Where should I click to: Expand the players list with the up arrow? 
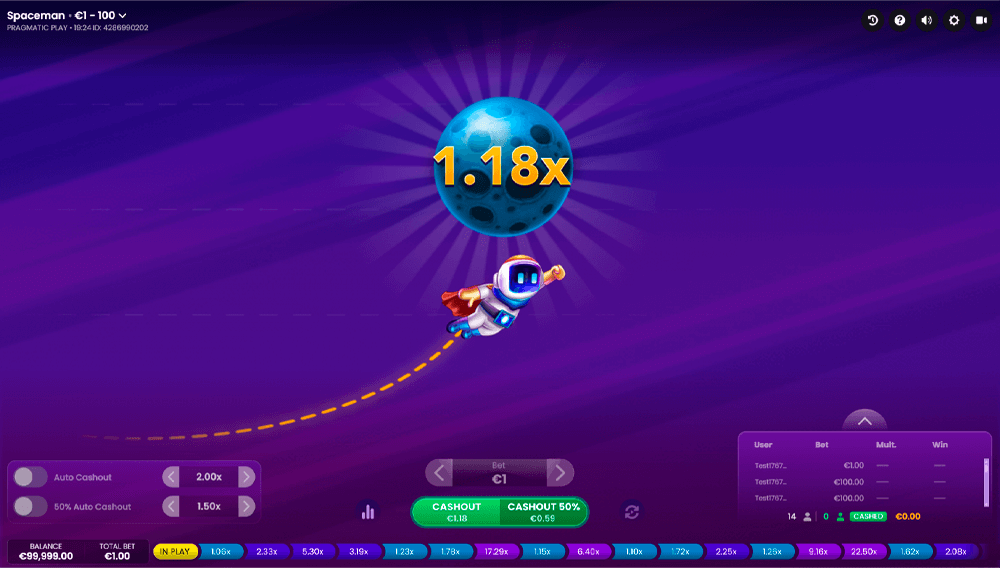[865, 421]
